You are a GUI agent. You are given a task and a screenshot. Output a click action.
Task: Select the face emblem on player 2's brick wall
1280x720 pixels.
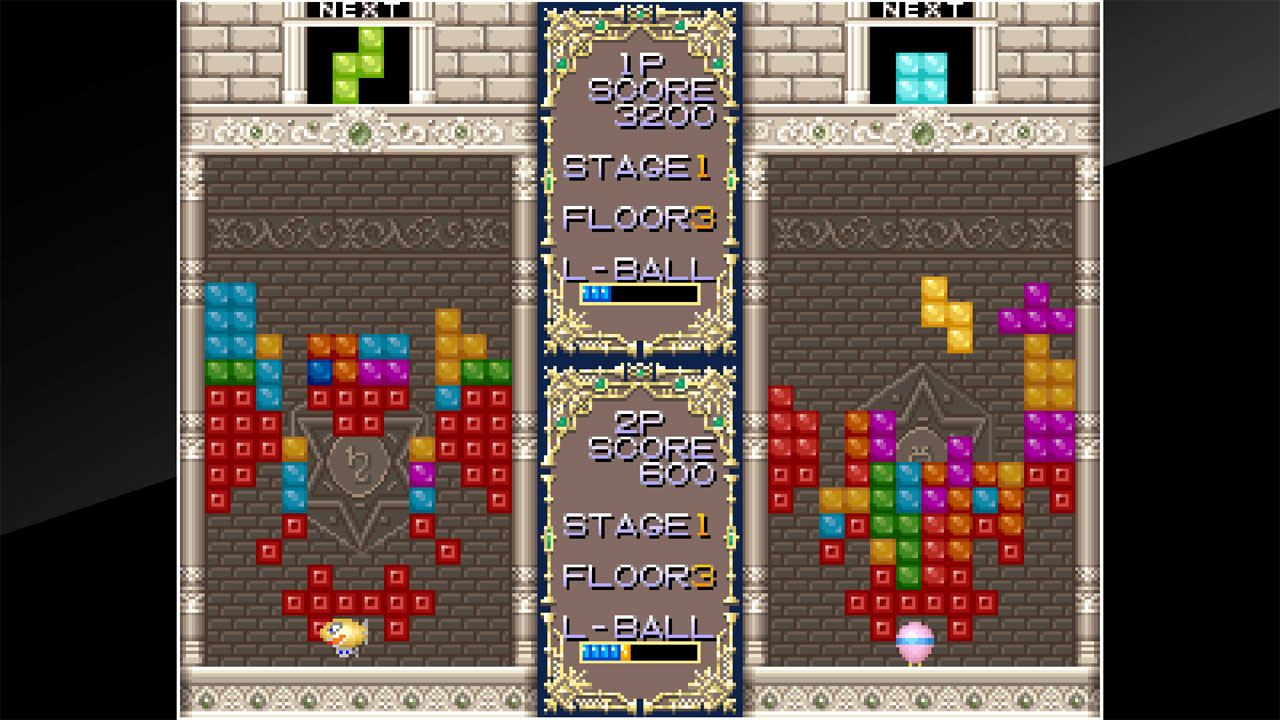pyautogui.click(x=921, y=448)
